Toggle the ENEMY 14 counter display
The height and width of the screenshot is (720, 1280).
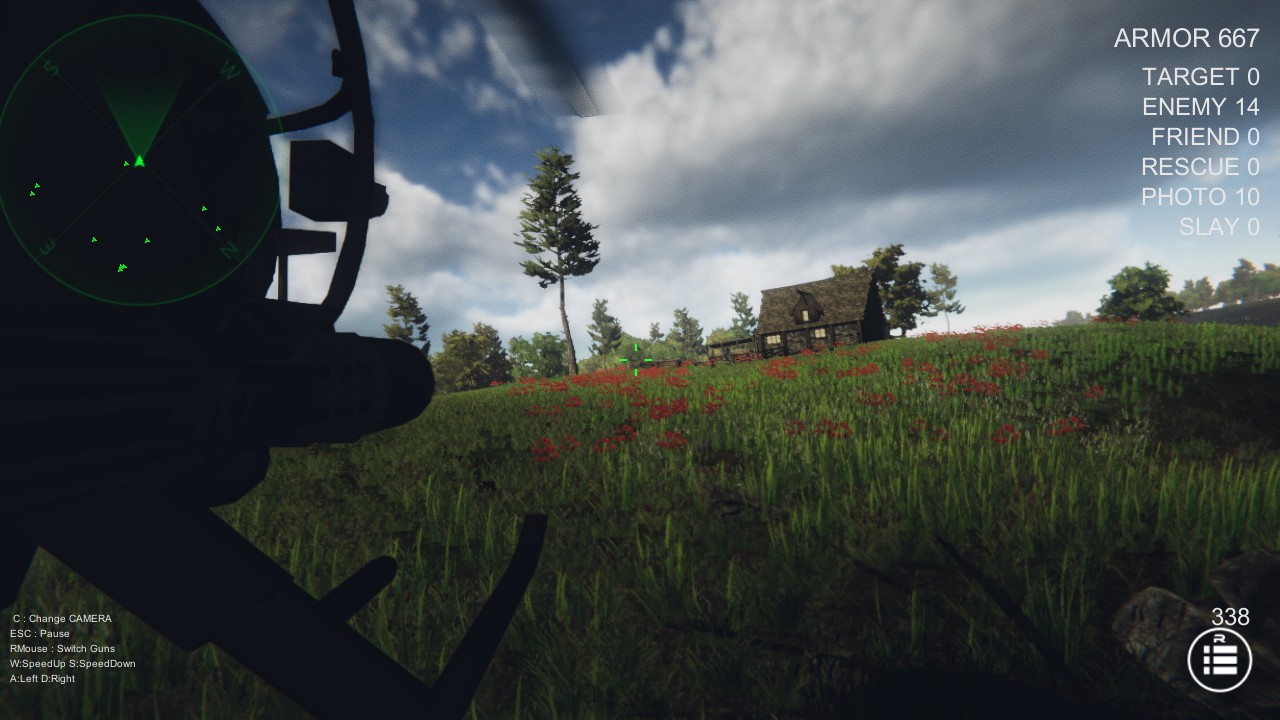click(x=1199, y=107)
